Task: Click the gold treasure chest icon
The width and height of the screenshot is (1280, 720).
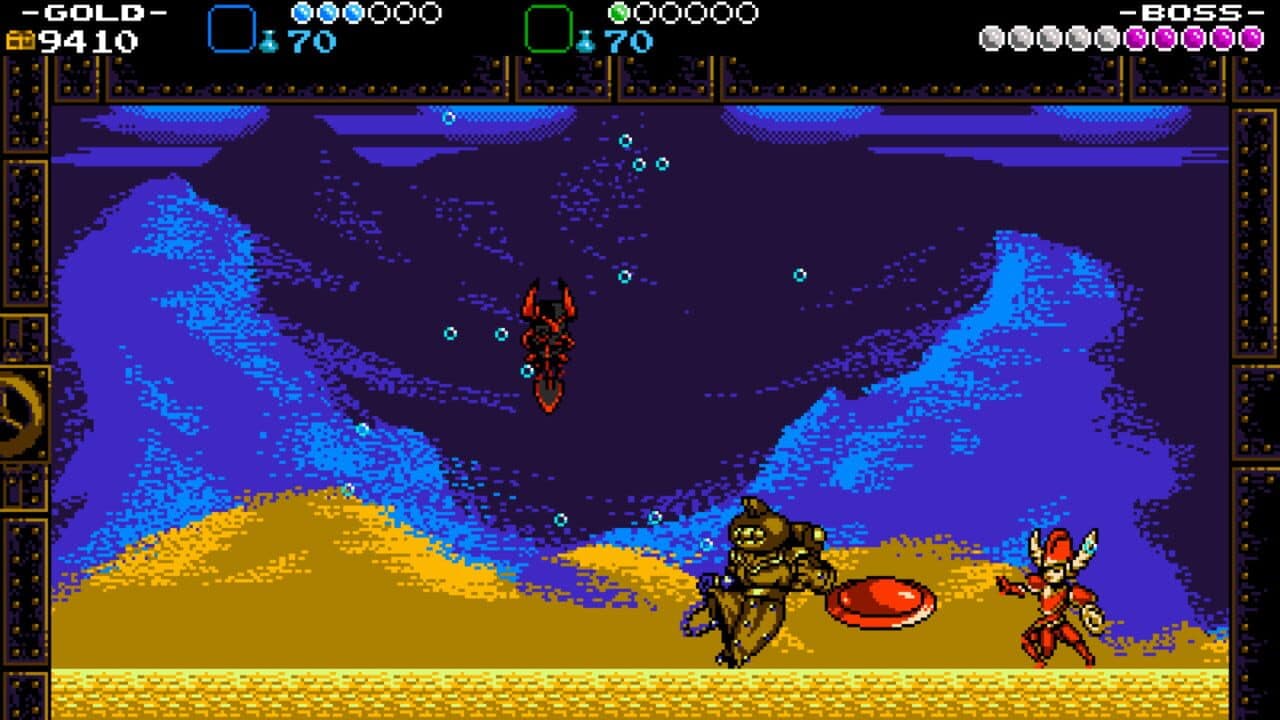Action: (19, 41)
